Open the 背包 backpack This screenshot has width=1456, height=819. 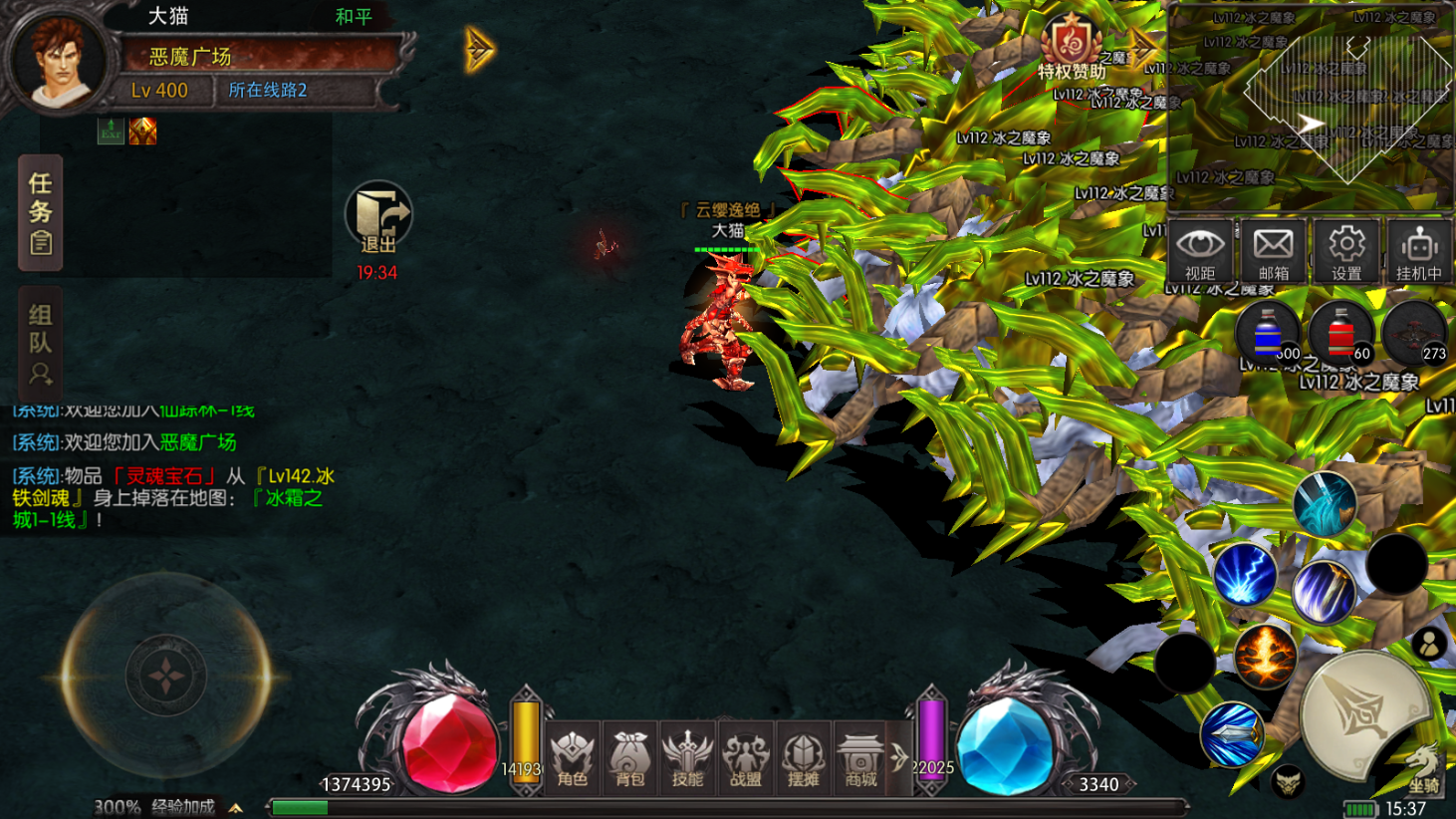pyautogui.click(x=630, y=757)
